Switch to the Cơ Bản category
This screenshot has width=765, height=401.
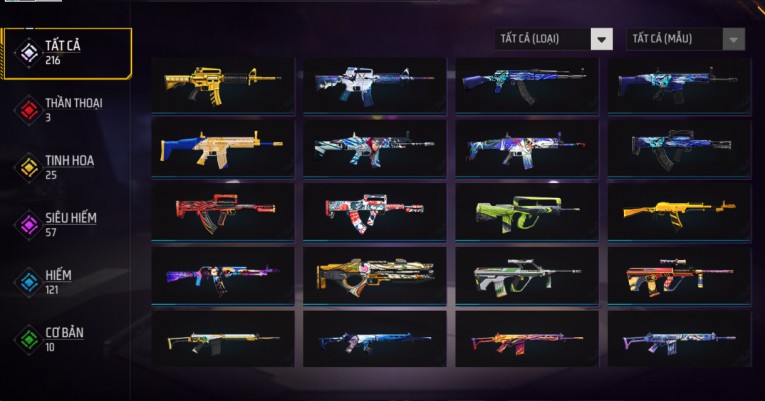click(67, 338)
